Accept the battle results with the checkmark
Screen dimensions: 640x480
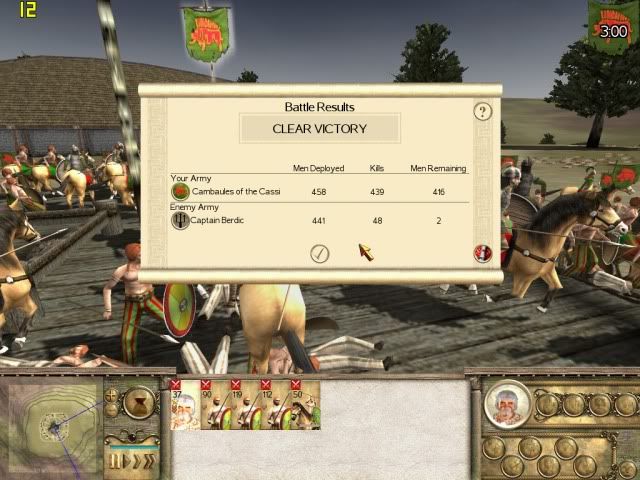point(319,253)
